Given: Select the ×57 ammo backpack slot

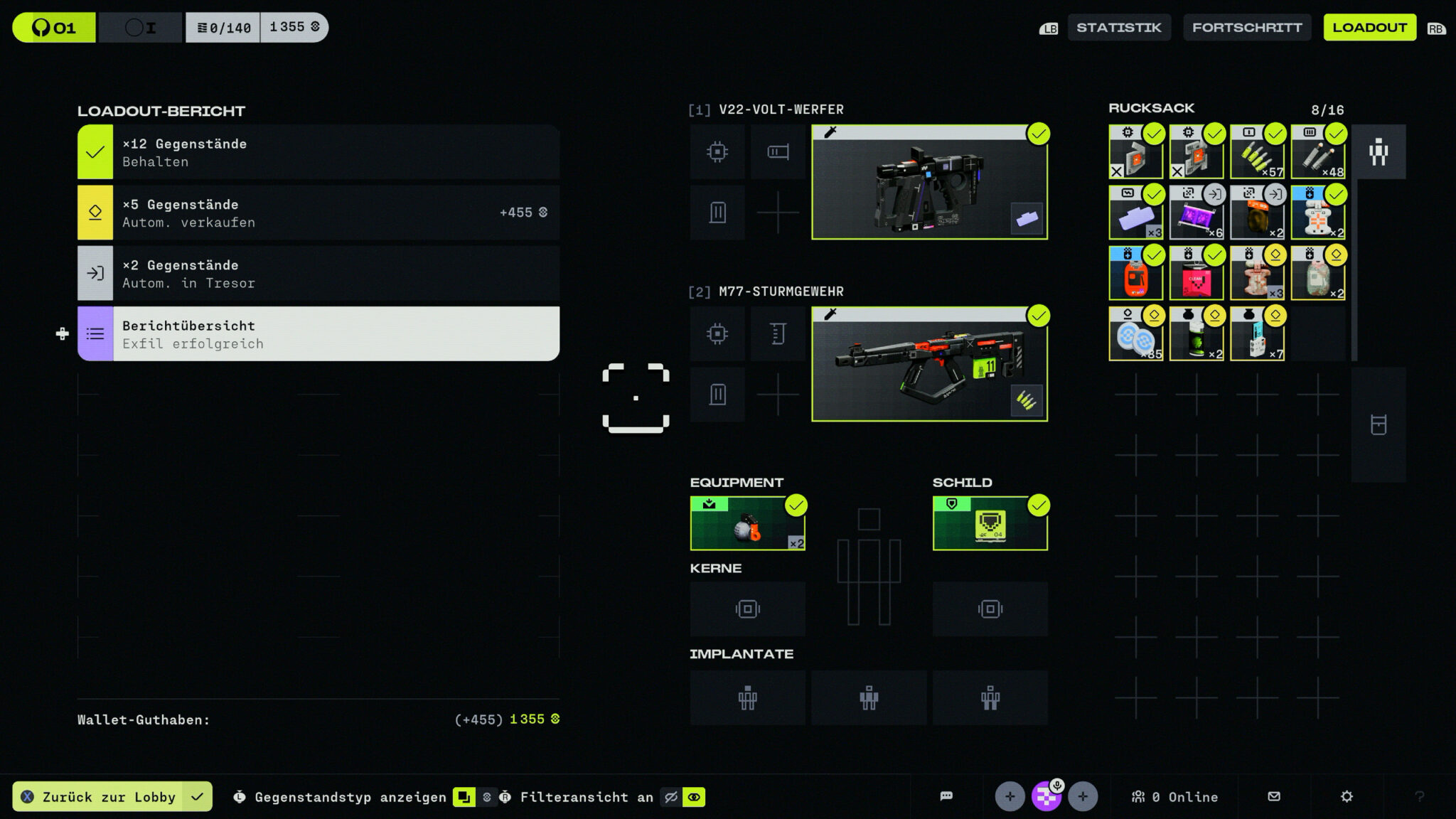Looking at the screenshot, I should (1257, 152).
